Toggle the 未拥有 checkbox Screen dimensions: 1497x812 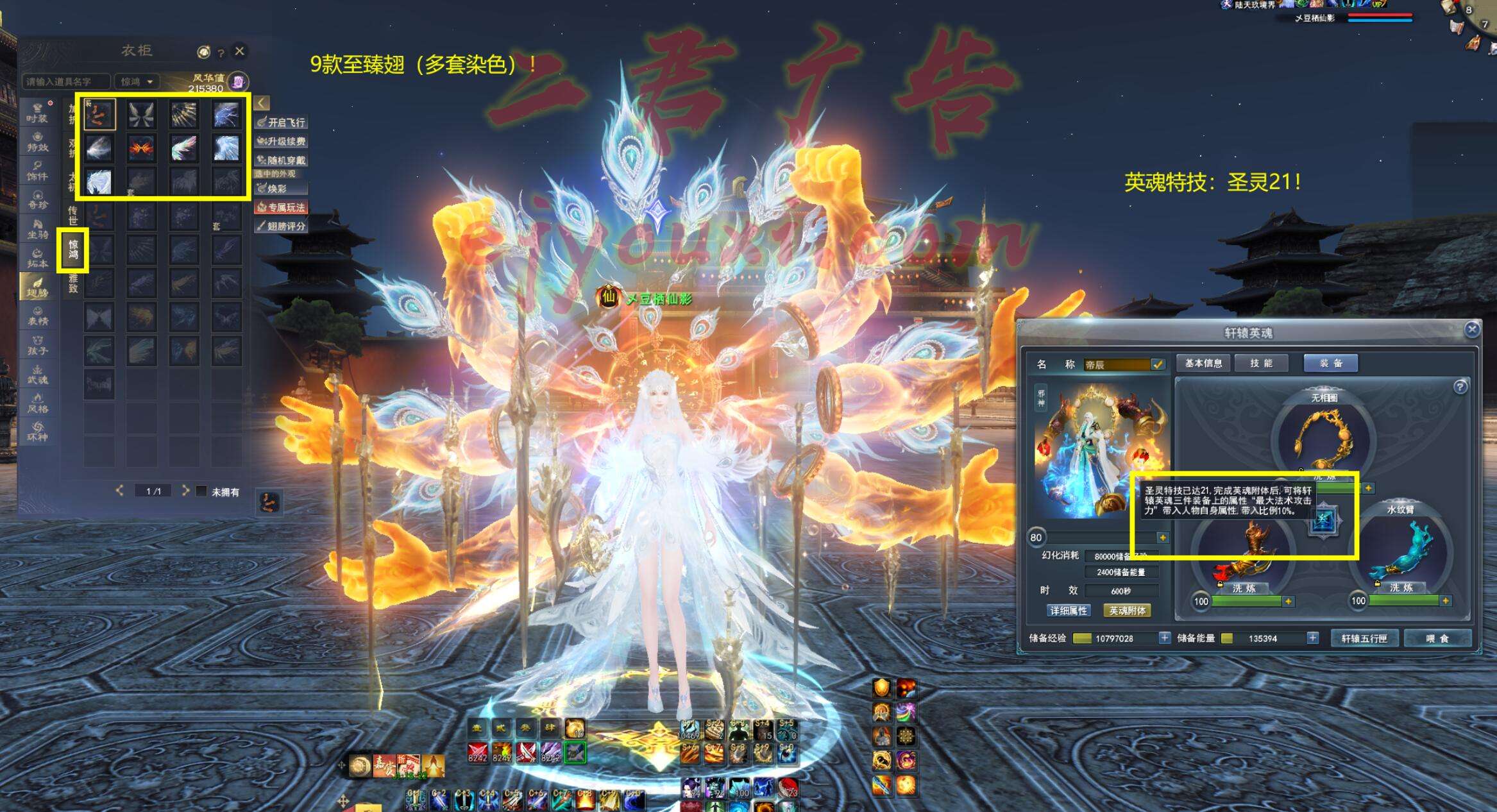tap(201, 491)
